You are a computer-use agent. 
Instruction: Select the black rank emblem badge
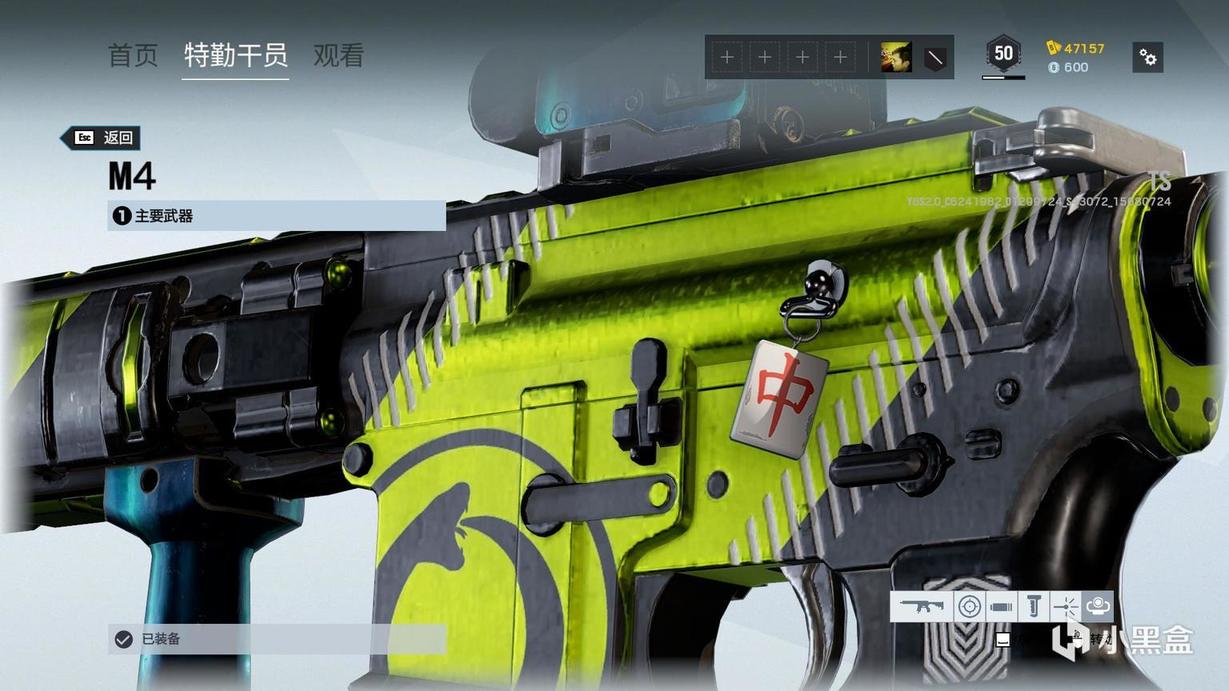coord(933,58)
